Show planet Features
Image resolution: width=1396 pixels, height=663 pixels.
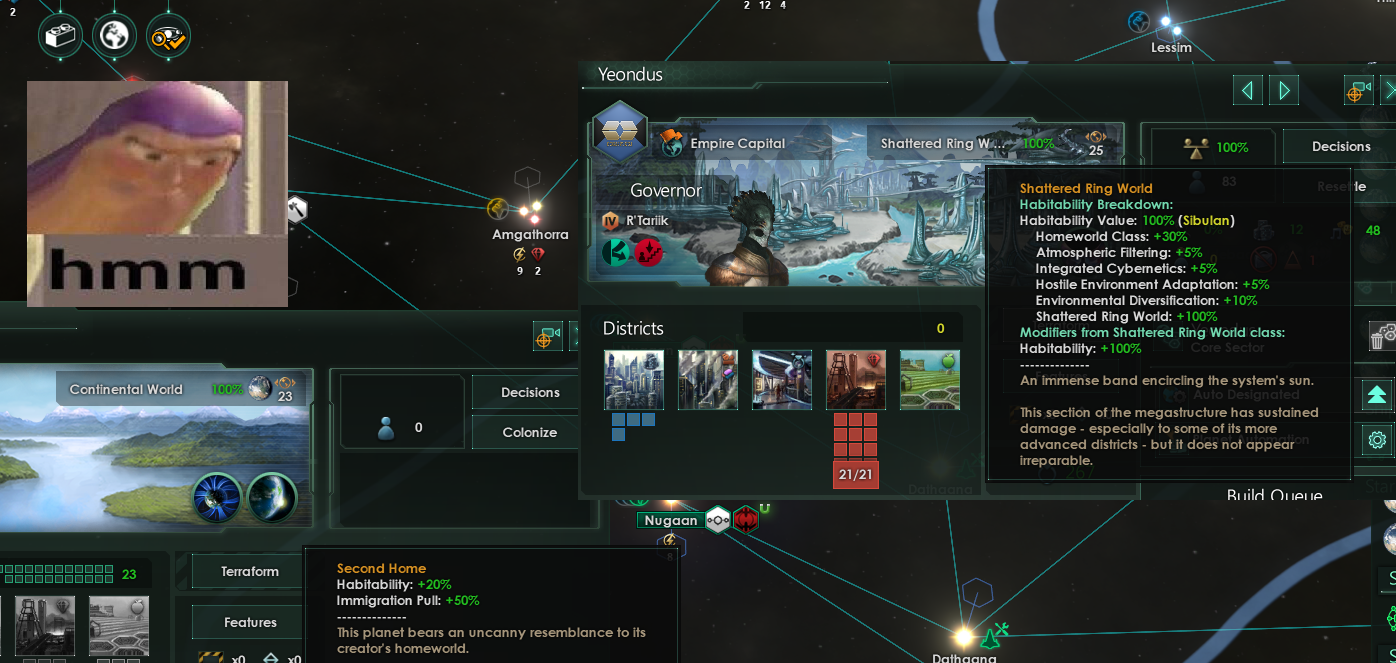point(250,622)
